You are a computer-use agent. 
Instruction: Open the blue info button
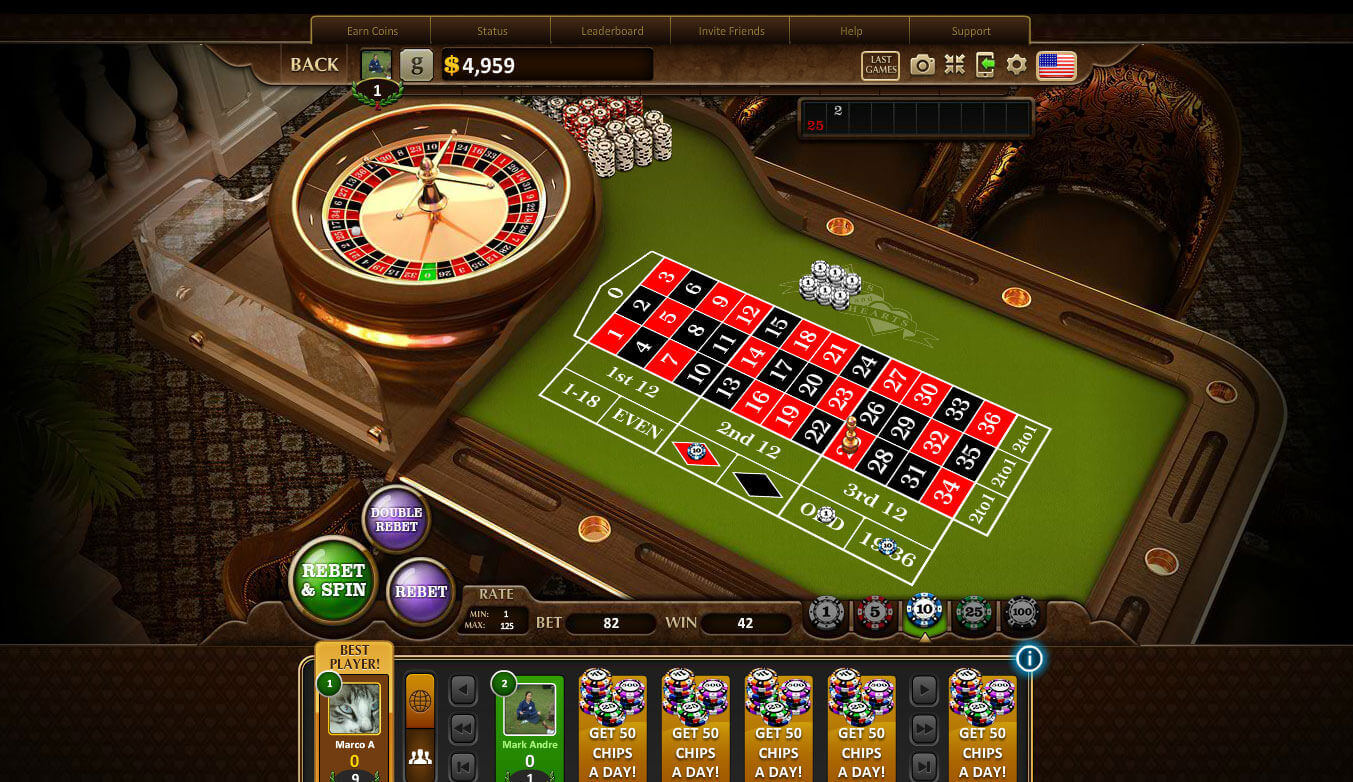[x=1028, y=658]
